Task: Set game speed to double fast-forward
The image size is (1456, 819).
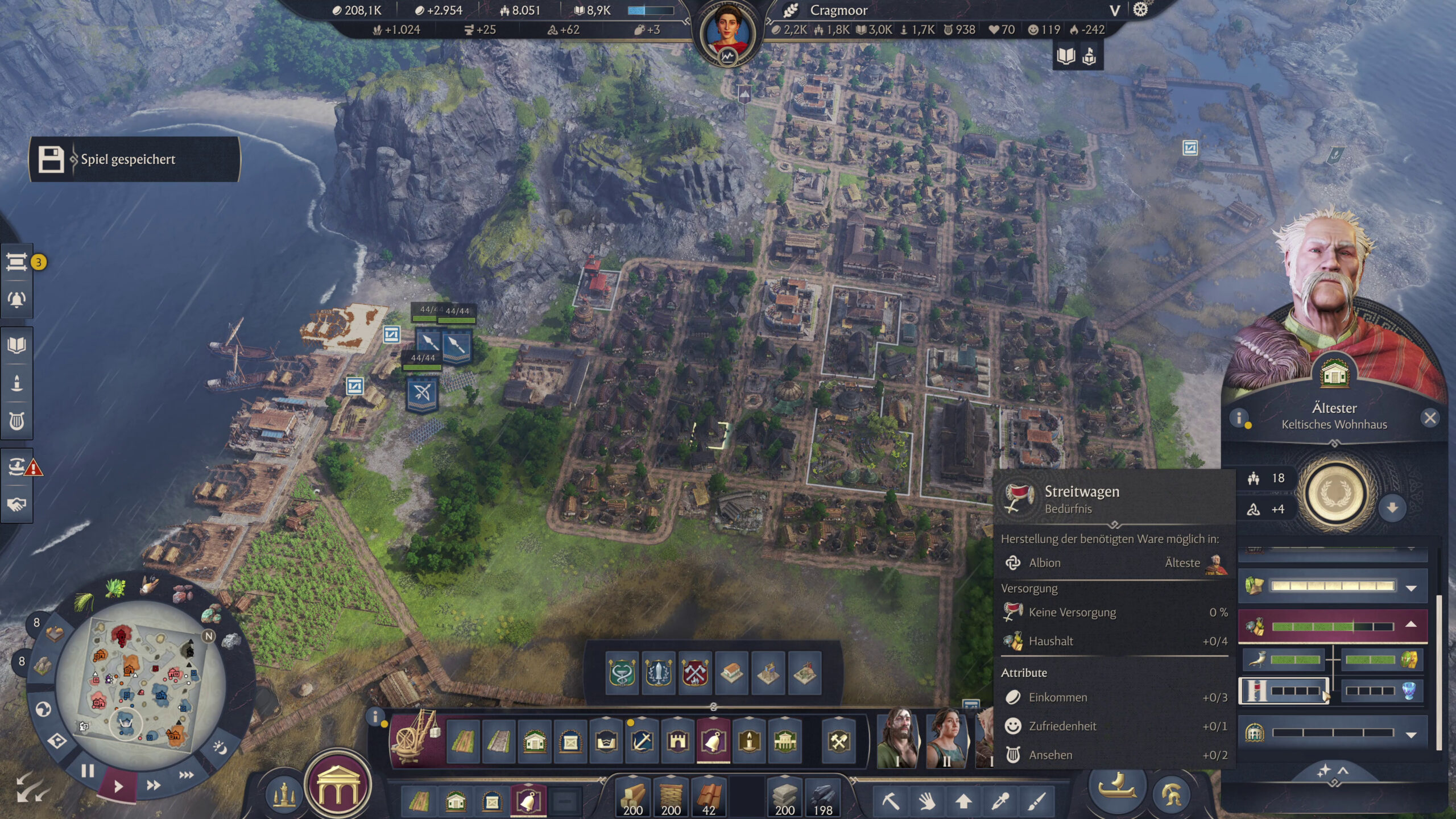Action: (153, 785)
